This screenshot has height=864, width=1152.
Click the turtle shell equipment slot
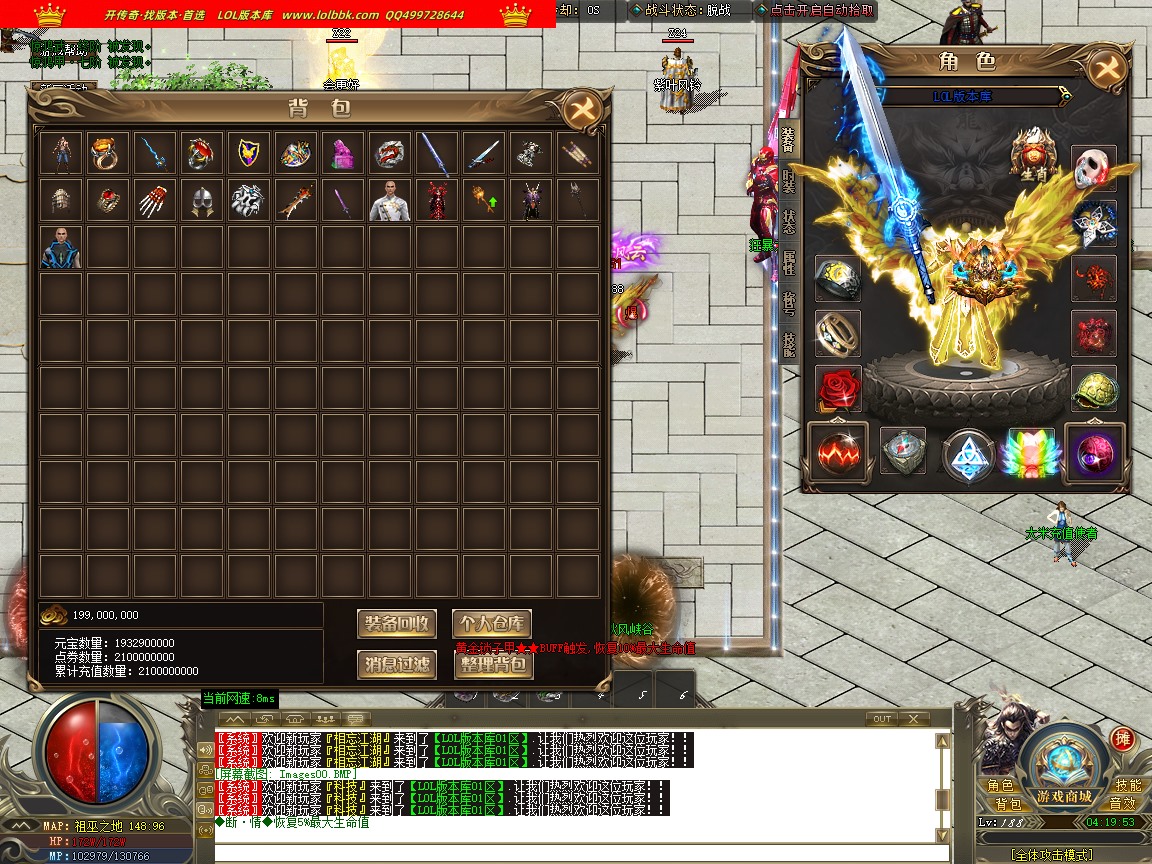(1094, 388)
